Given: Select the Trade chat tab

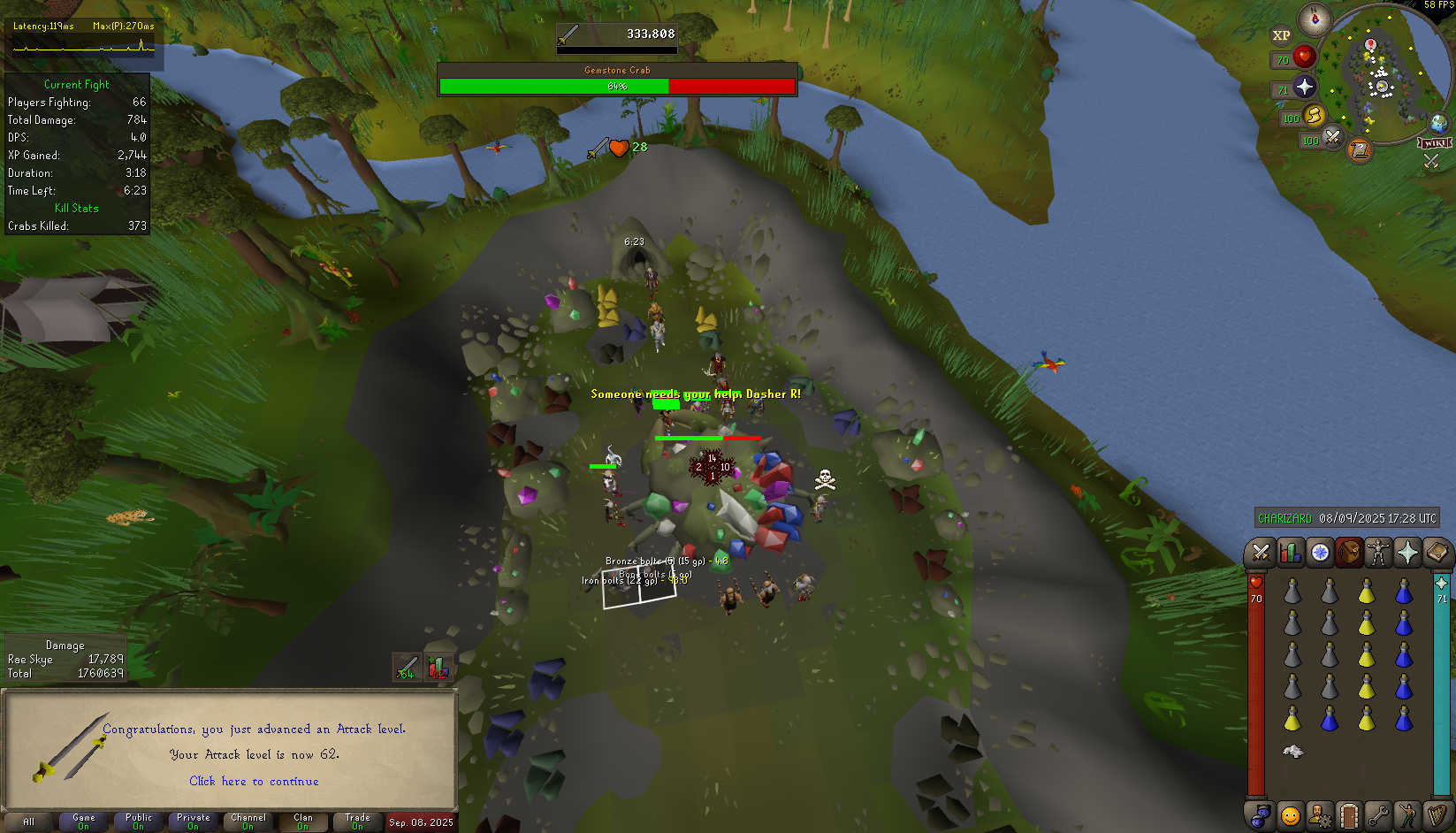Looking at the screenshot, I should coord(358,822).
